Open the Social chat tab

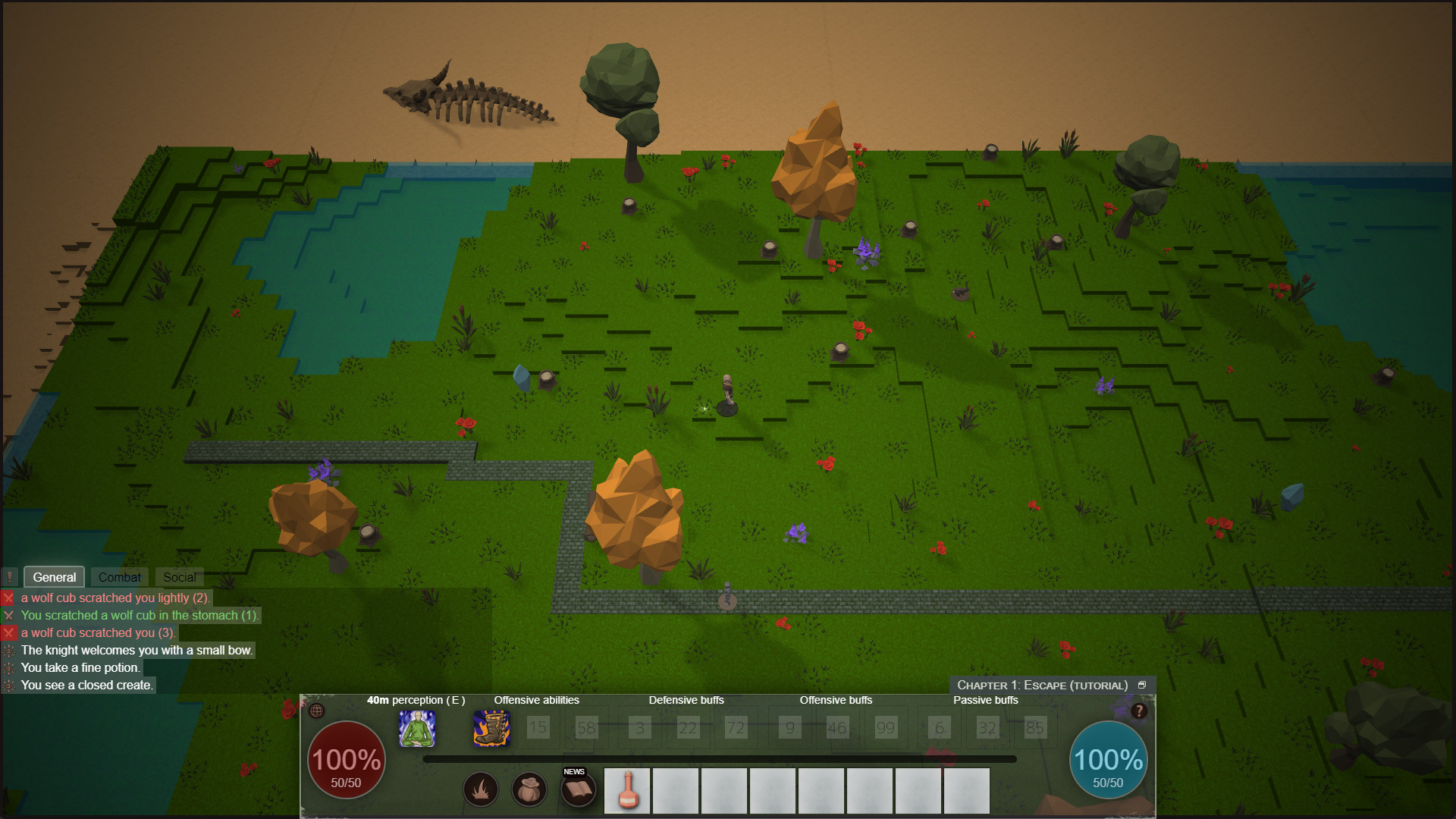click(180, 577)
